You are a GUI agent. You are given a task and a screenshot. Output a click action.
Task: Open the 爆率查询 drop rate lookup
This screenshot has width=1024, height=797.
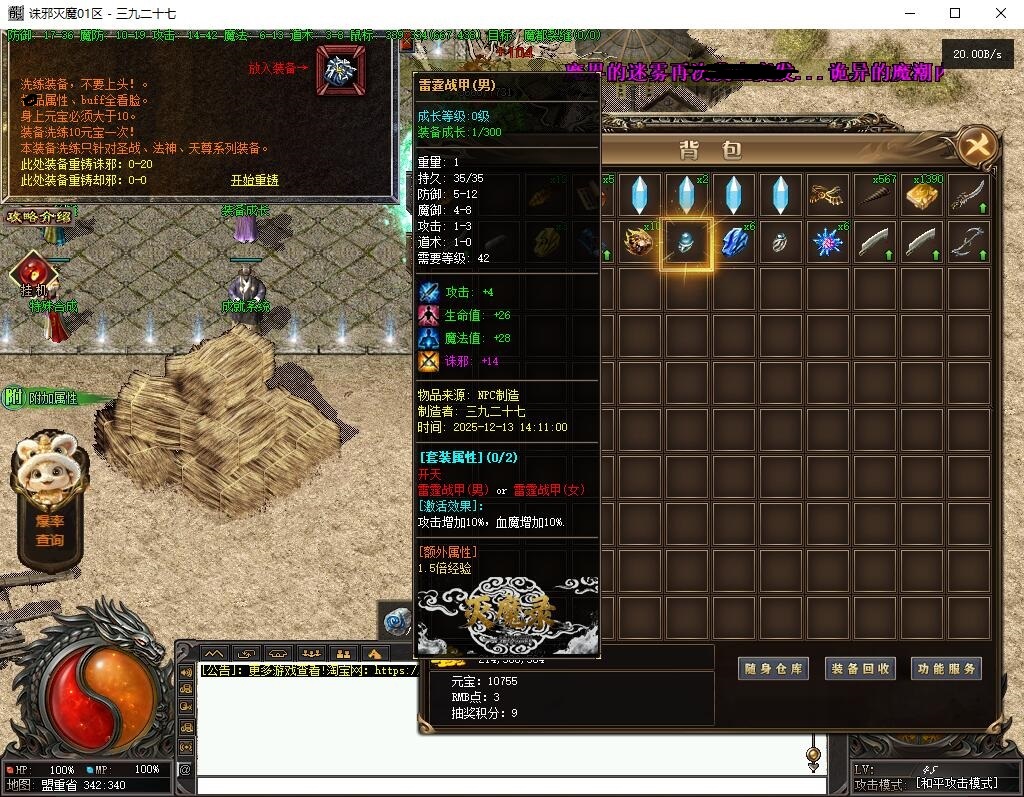tap(48, 531)
